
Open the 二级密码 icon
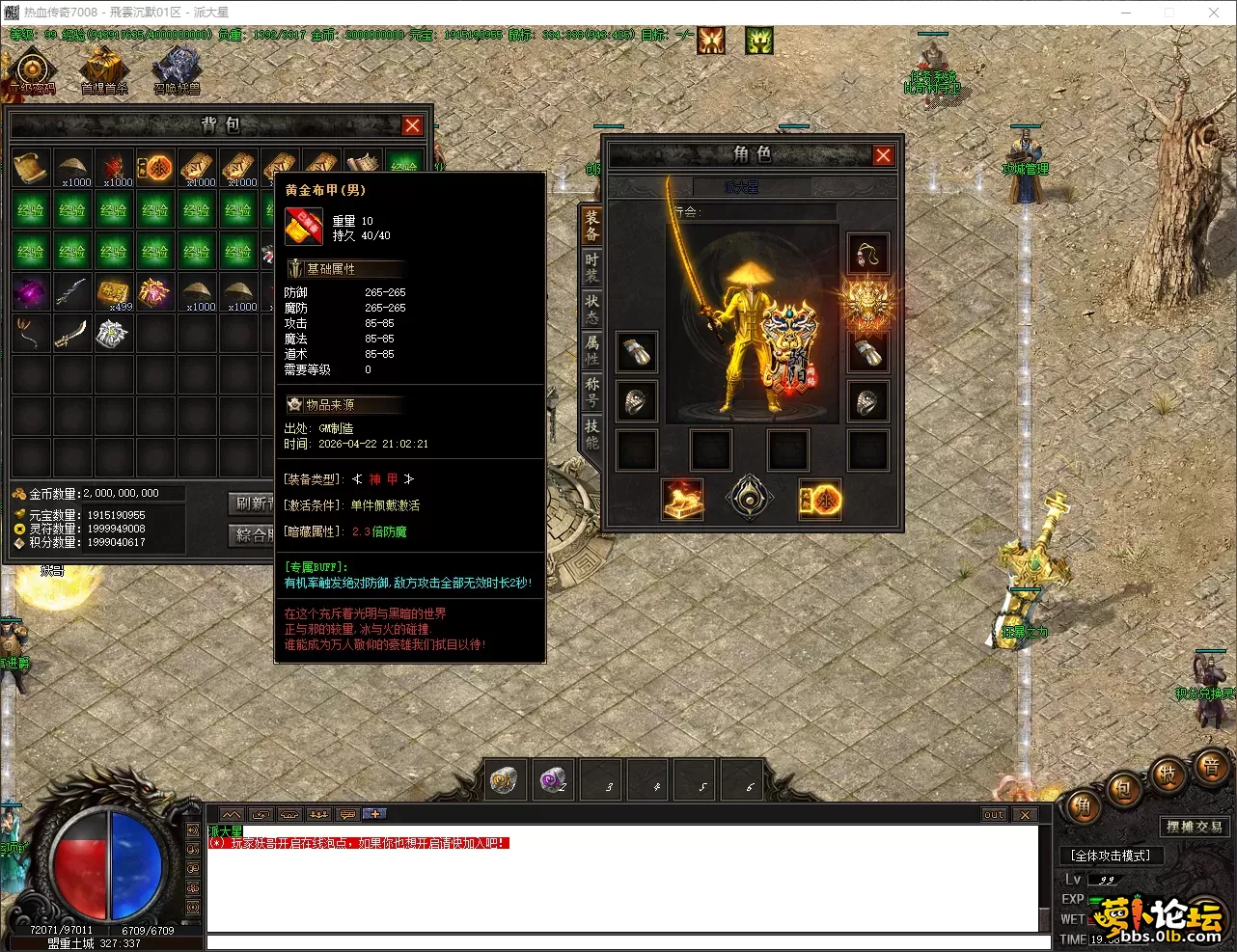tap(33, 71)
